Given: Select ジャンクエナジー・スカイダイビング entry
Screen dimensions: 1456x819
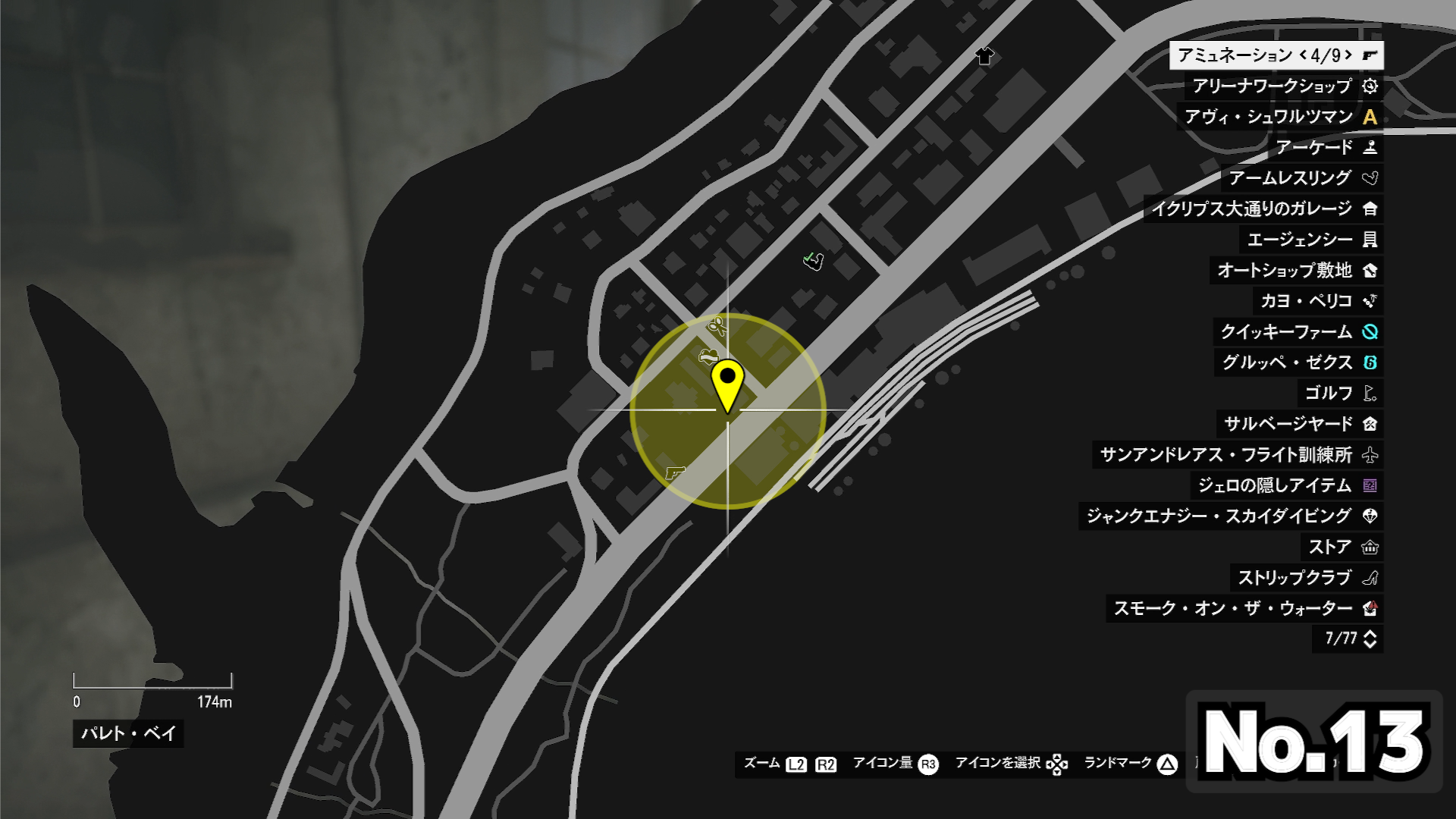Looking at the screenshot, I should [1231, 516].
